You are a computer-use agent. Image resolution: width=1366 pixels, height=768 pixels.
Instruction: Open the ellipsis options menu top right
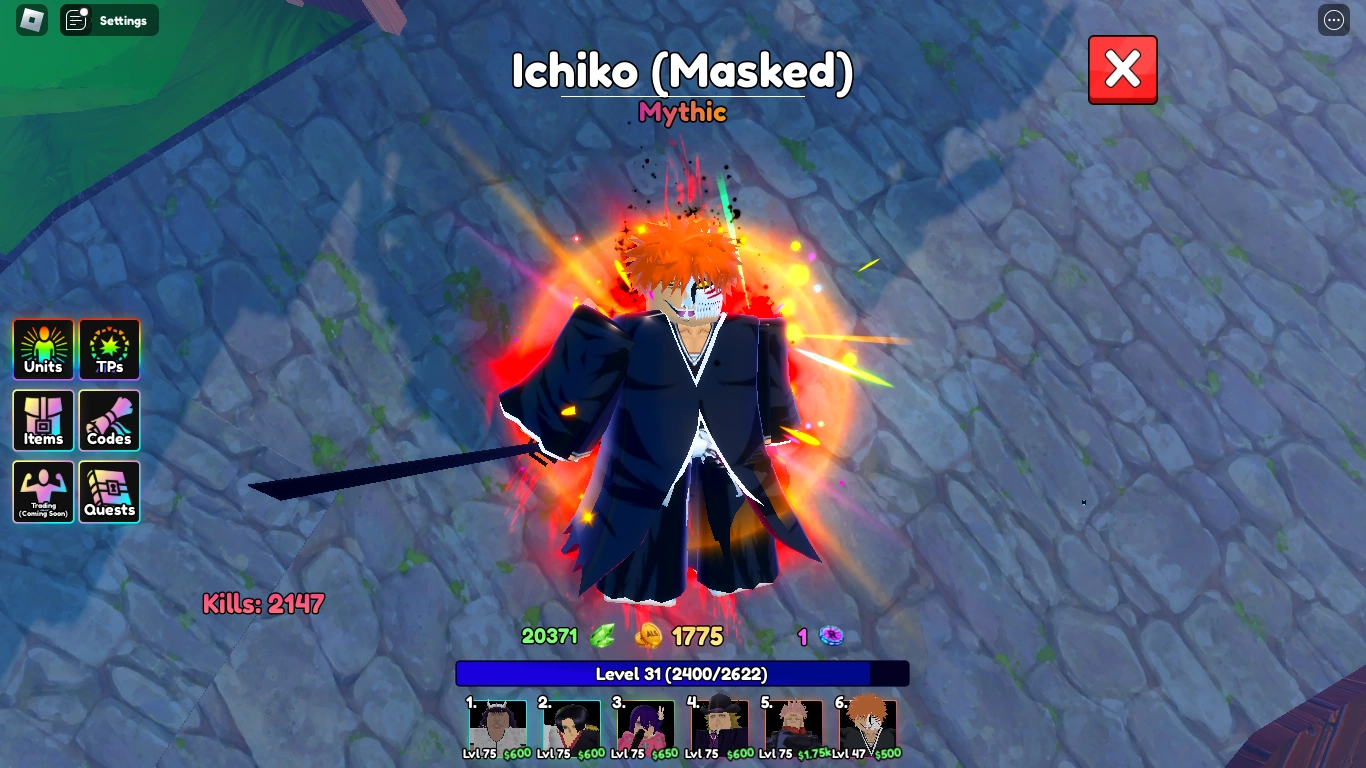[x=1333, y=20]
